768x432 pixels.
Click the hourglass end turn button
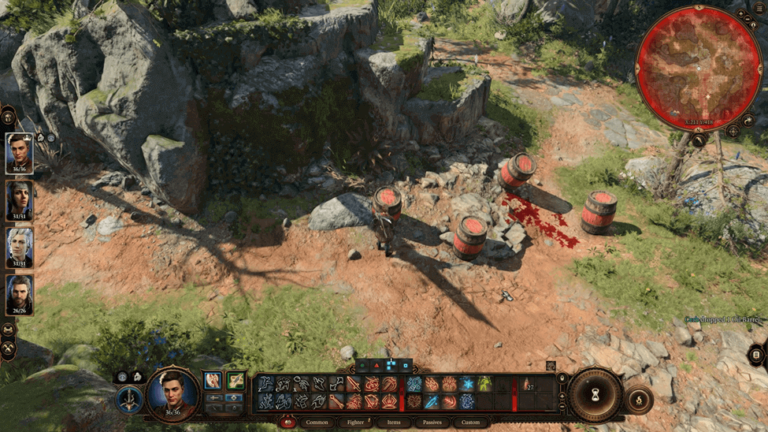pos(595,393)
